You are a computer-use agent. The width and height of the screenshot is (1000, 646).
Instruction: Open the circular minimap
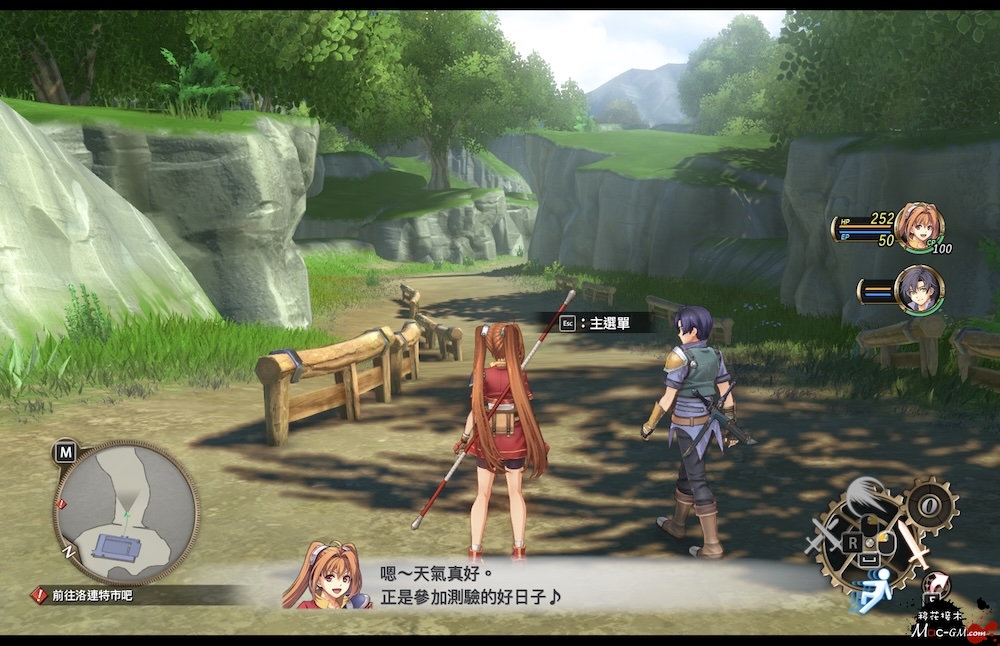point(125,512)
